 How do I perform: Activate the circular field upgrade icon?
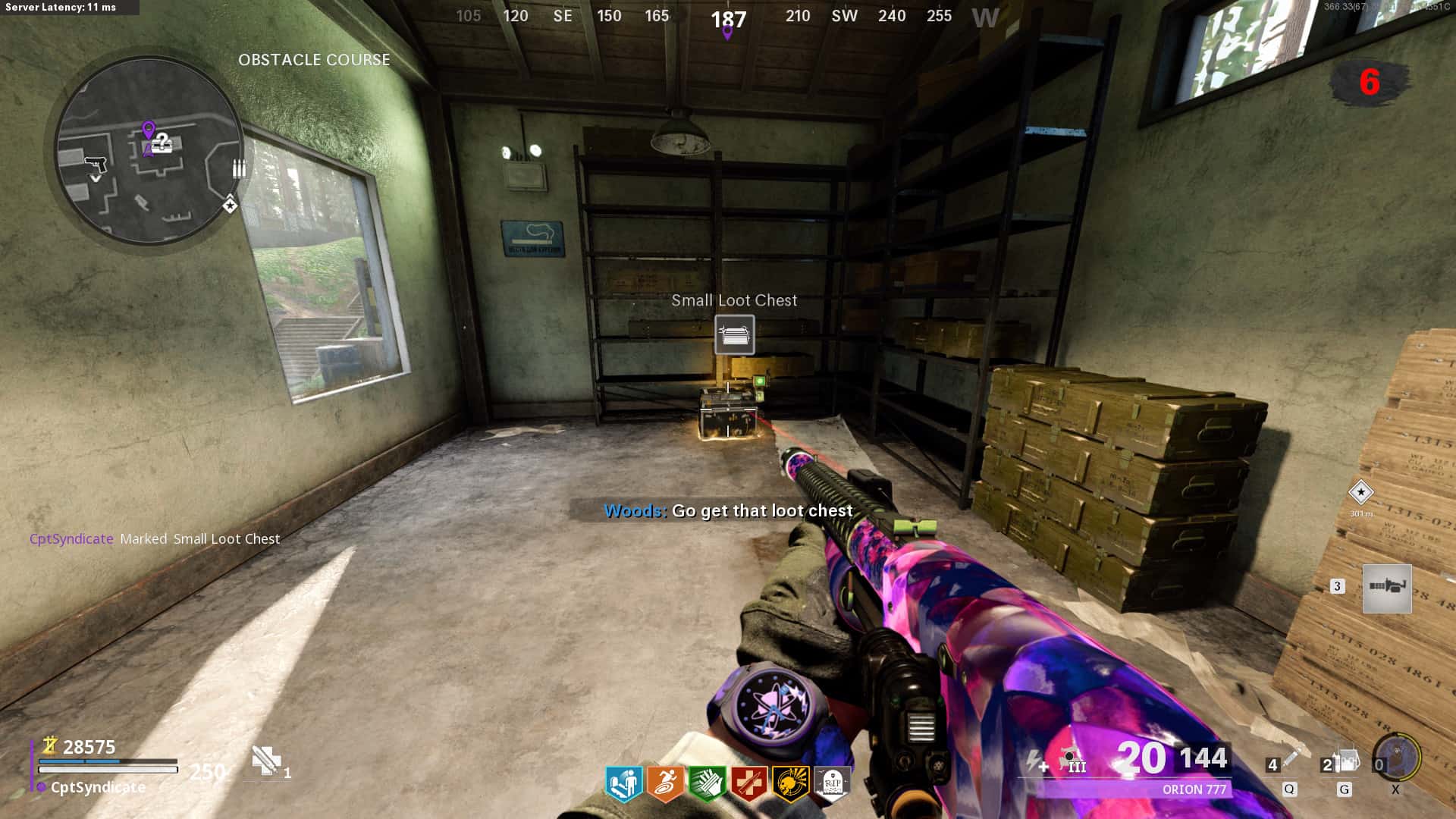tap(1398, 757)
